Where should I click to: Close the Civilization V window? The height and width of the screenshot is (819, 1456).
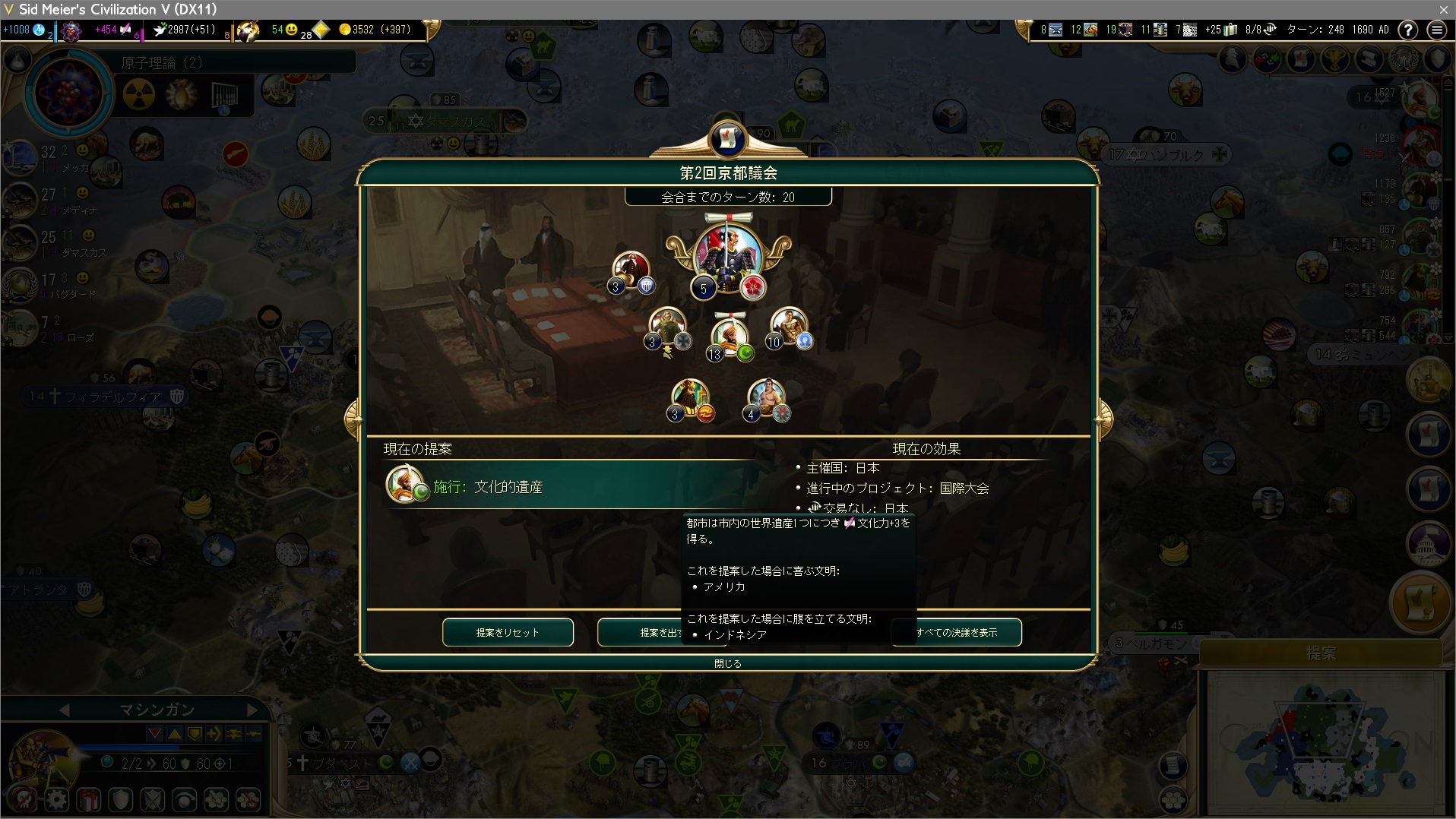[x=1443, y=9]
